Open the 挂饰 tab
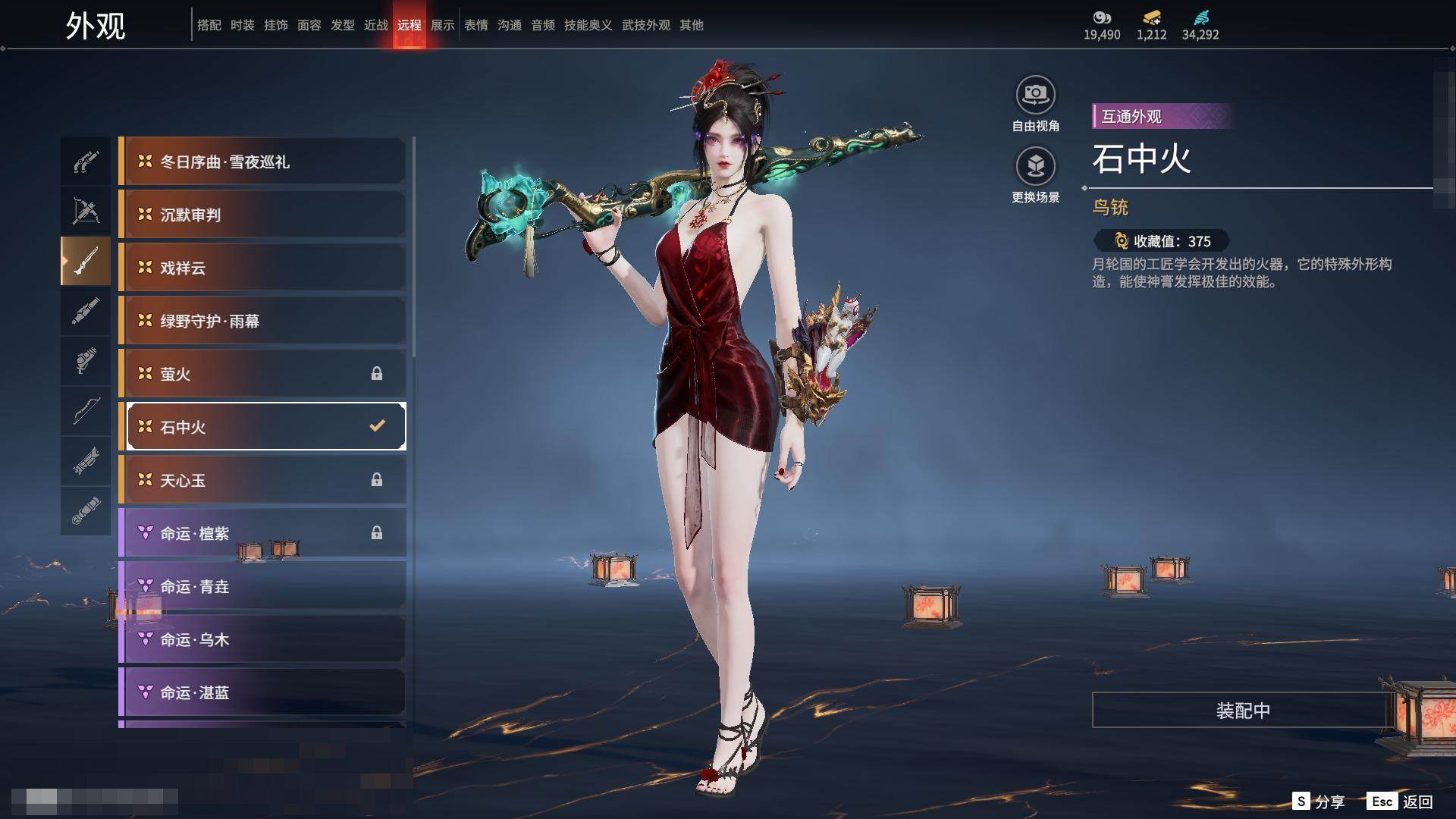1456x819 pixels. [276, 25]
